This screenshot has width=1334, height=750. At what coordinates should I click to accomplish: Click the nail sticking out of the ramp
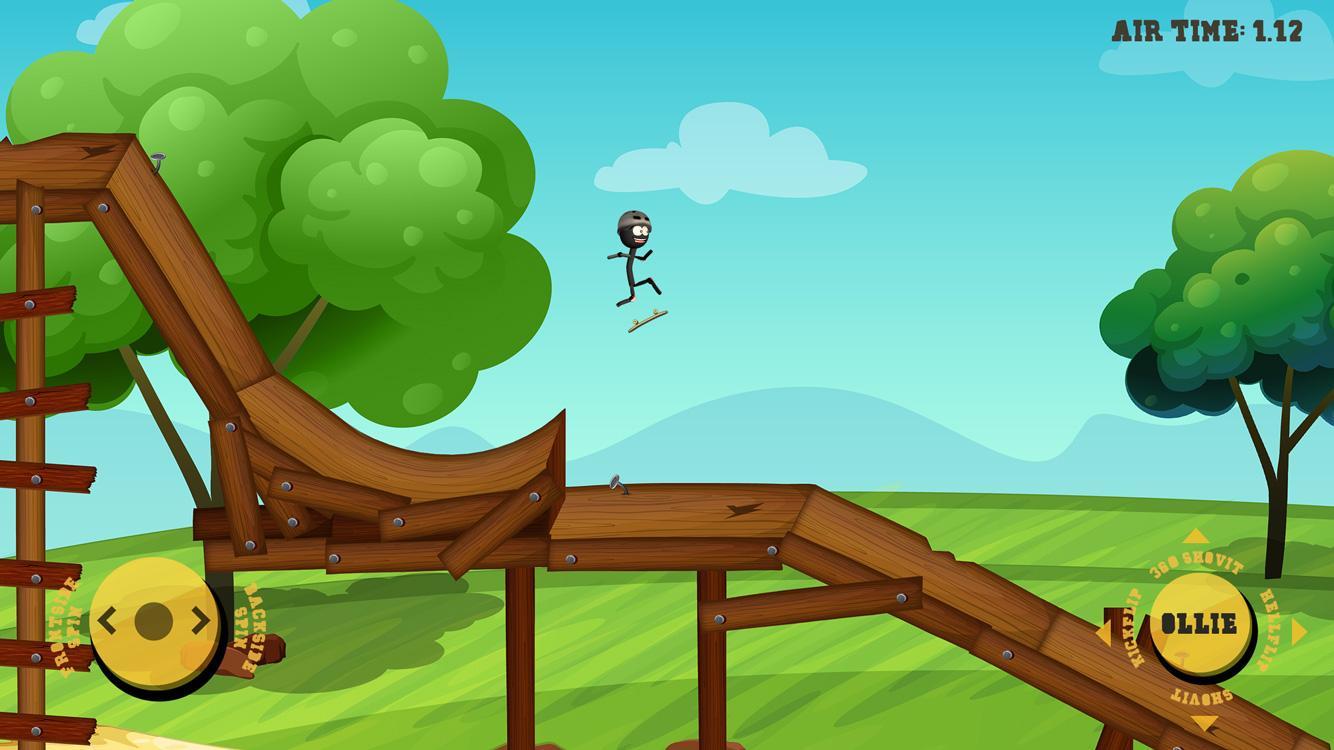coord(617,484)
